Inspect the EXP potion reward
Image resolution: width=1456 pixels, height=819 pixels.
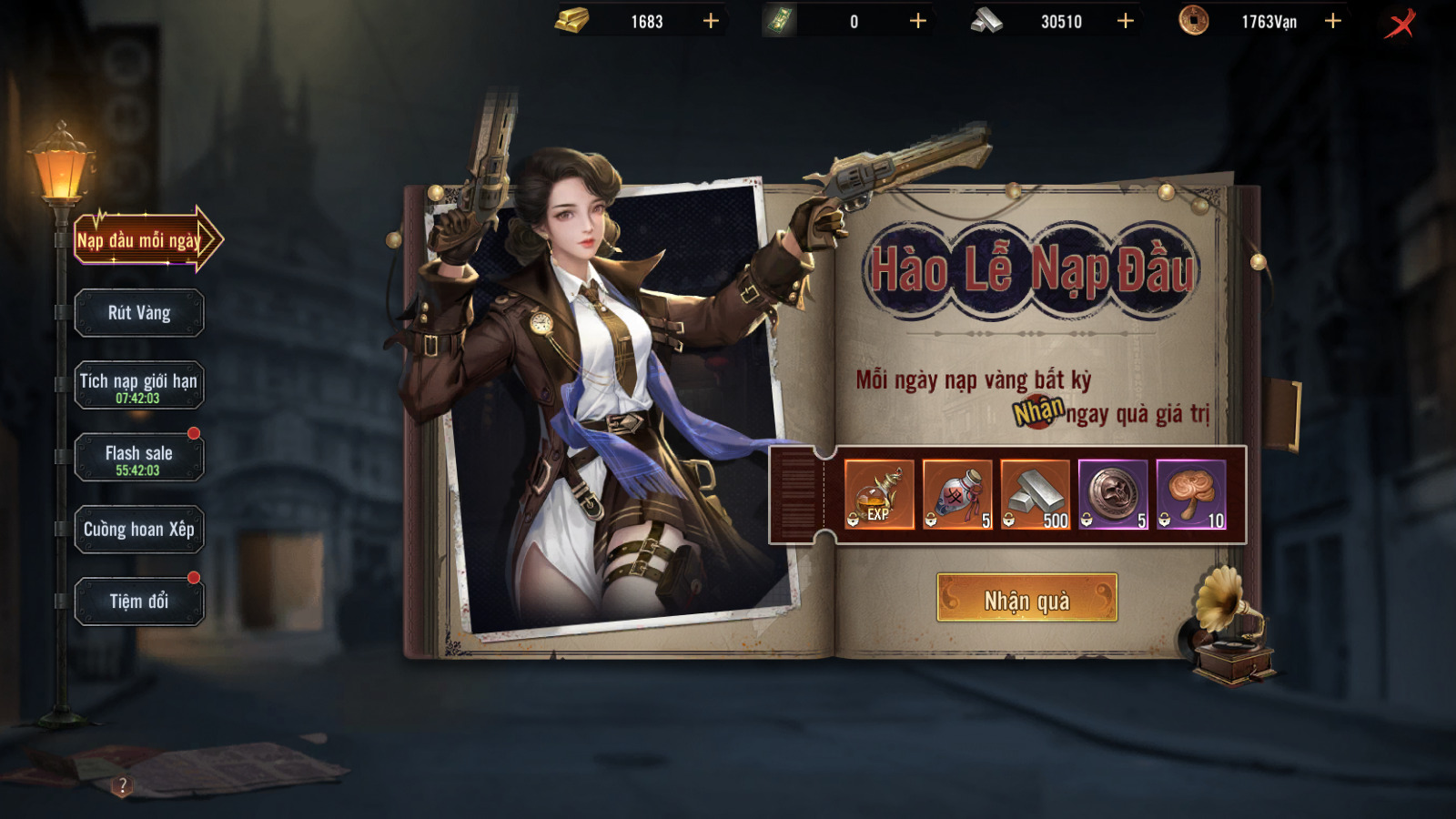[879, 494]
